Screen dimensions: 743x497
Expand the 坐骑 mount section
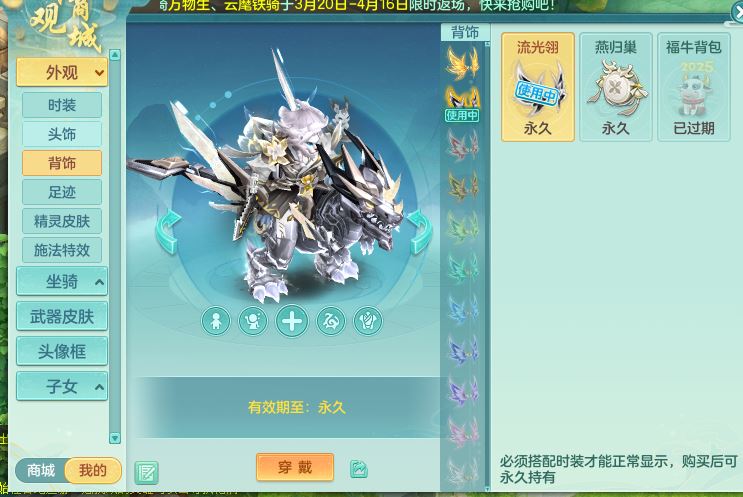click(x=61, y=281)
